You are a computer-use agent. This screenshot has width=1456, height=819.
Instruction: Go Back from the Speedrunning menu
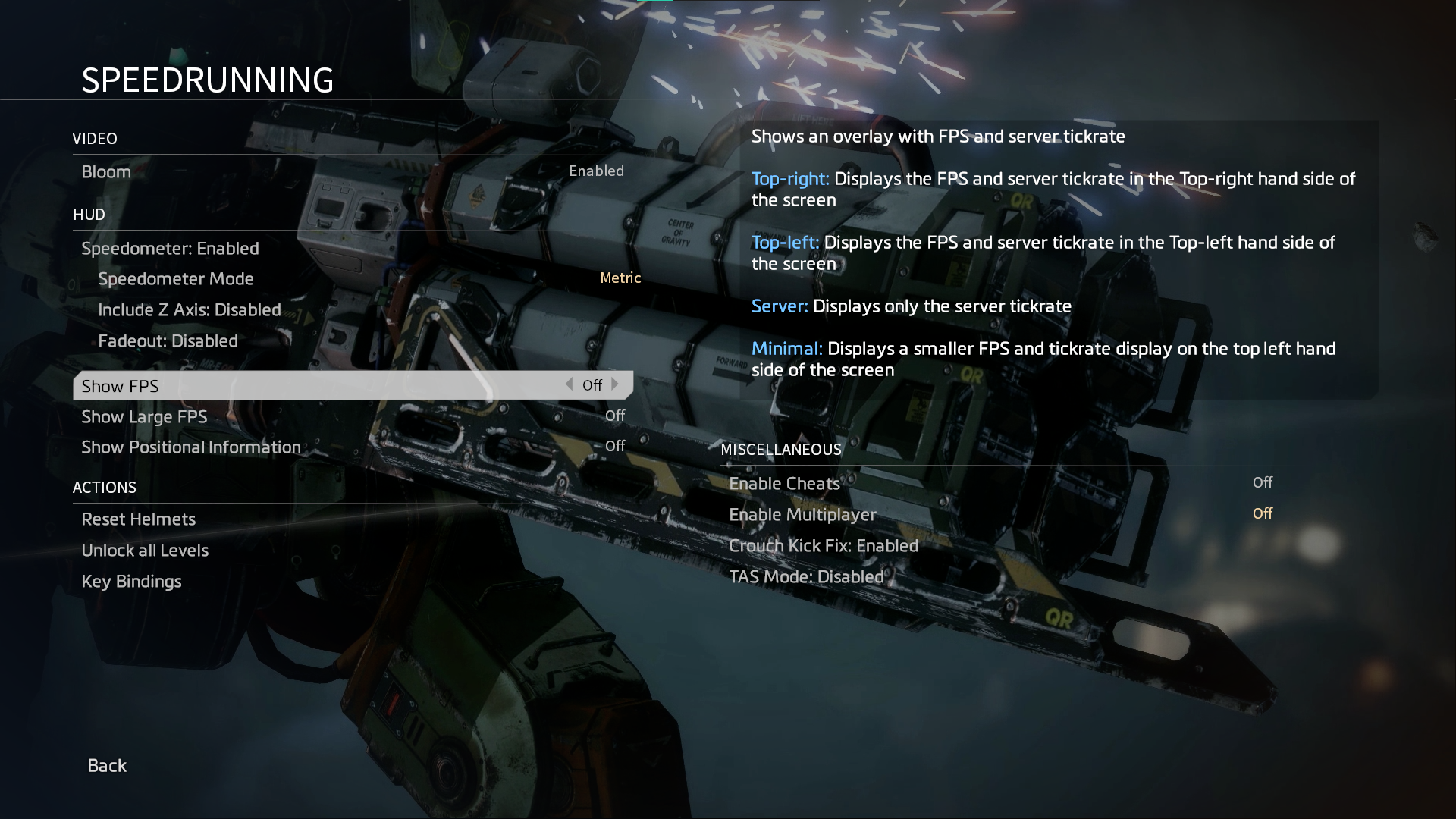pyautogui.click(x=107, y=766)
